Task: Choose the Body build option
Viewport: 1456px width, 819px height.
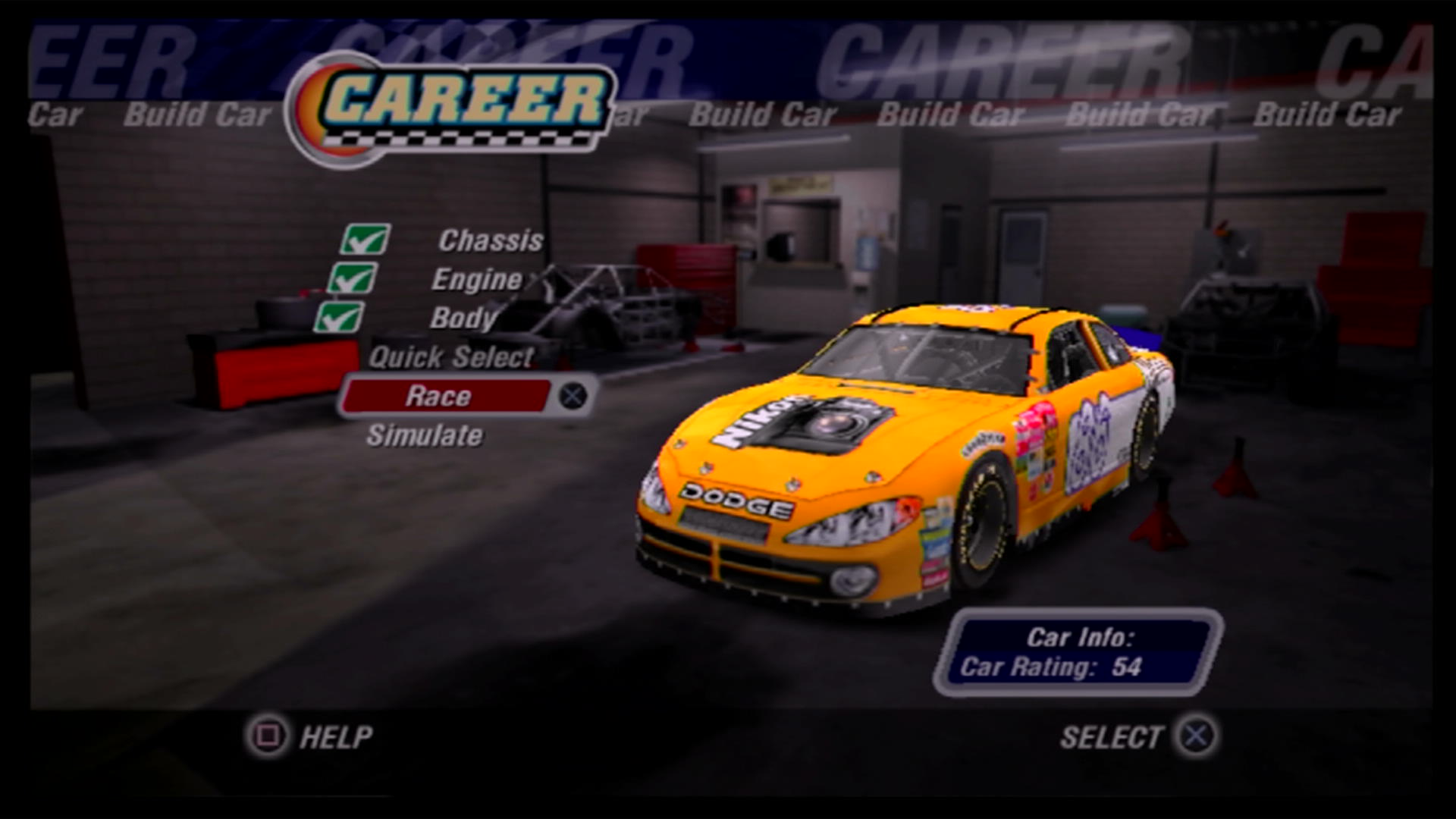Action: point(463,318)
